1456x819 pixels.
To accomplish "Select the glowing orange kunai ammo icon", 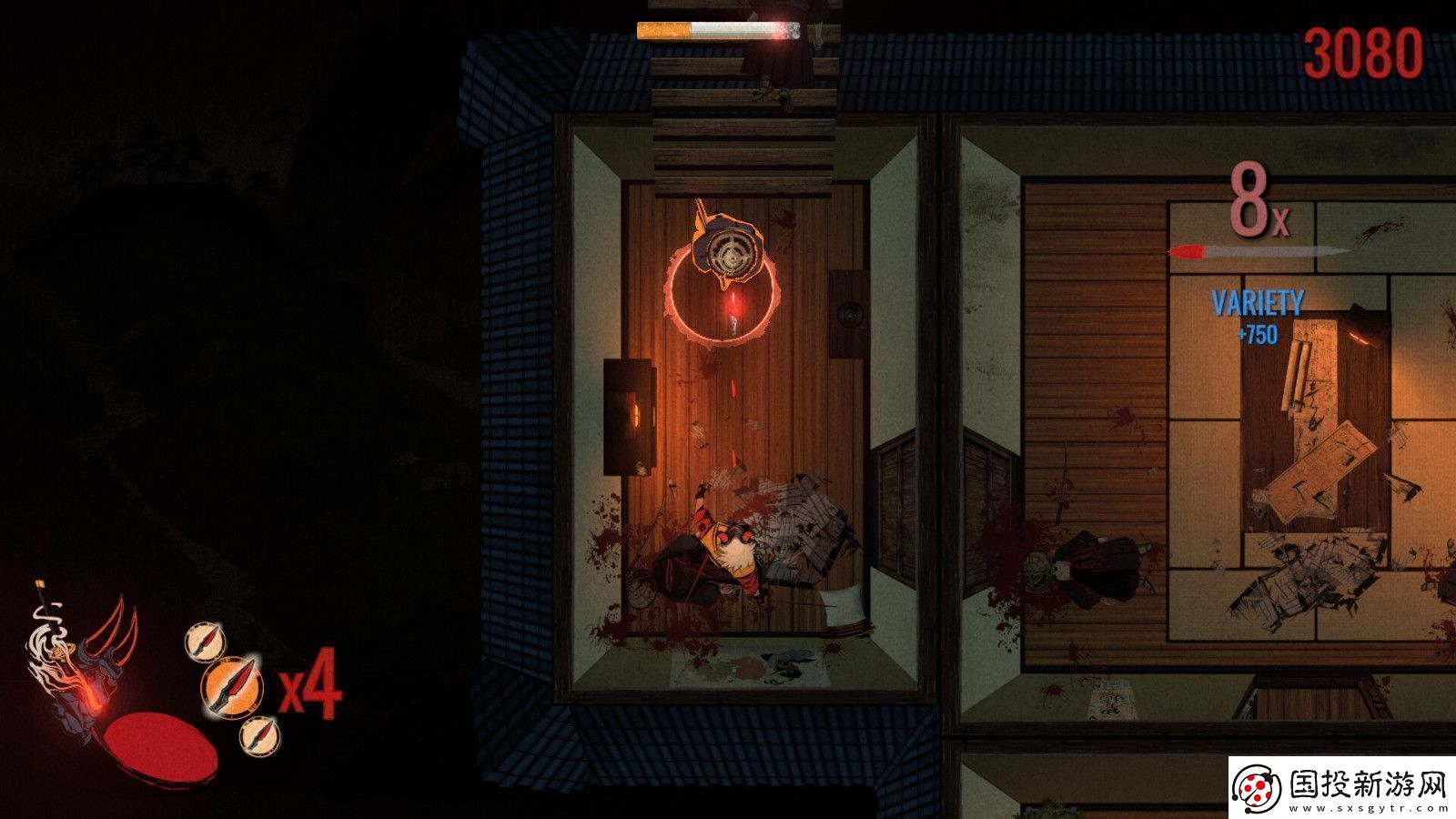I will [x=231, y=688].
